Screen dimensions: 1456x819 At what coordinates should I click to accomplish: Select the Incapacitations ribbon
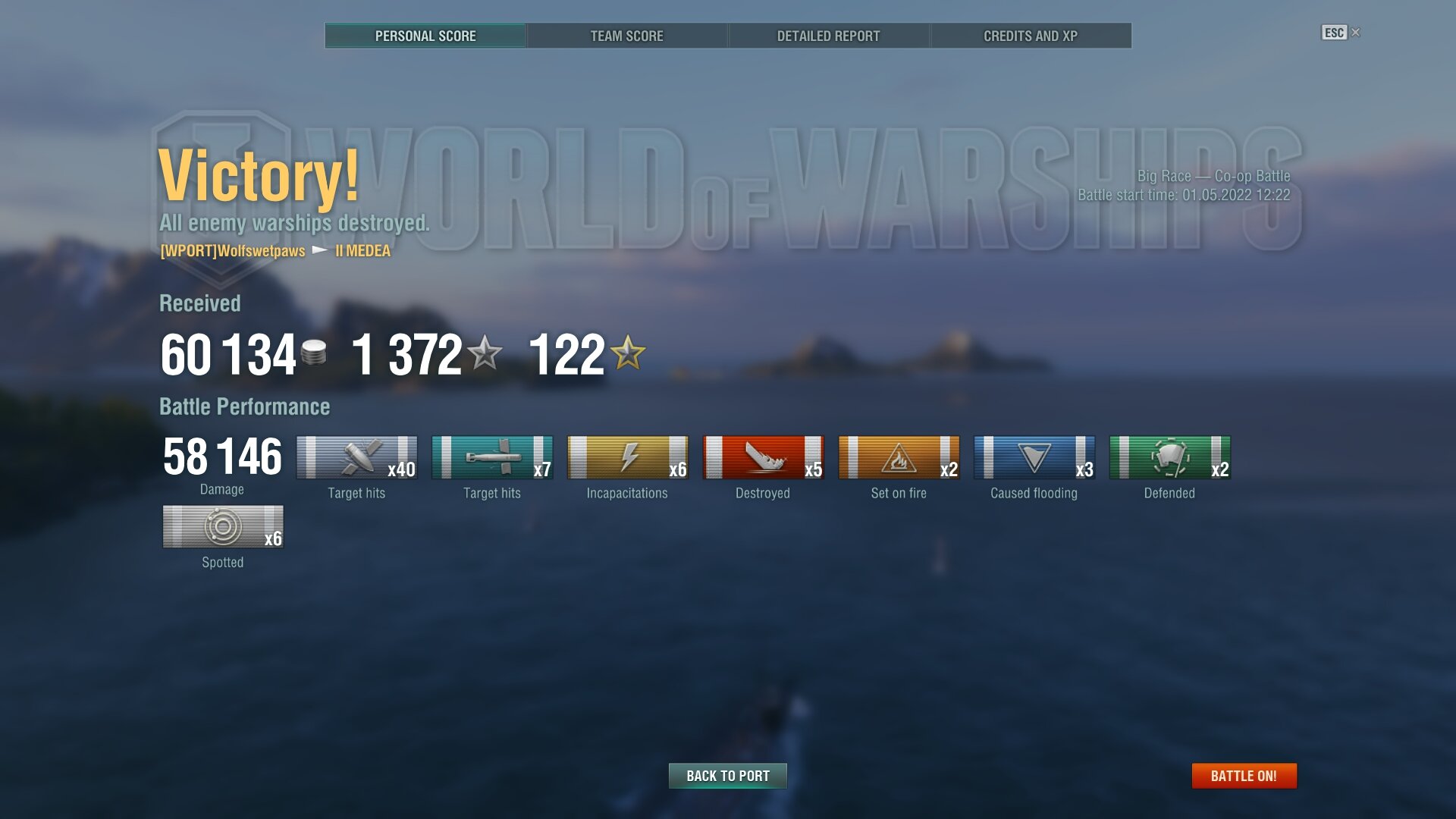click(627, 457)
